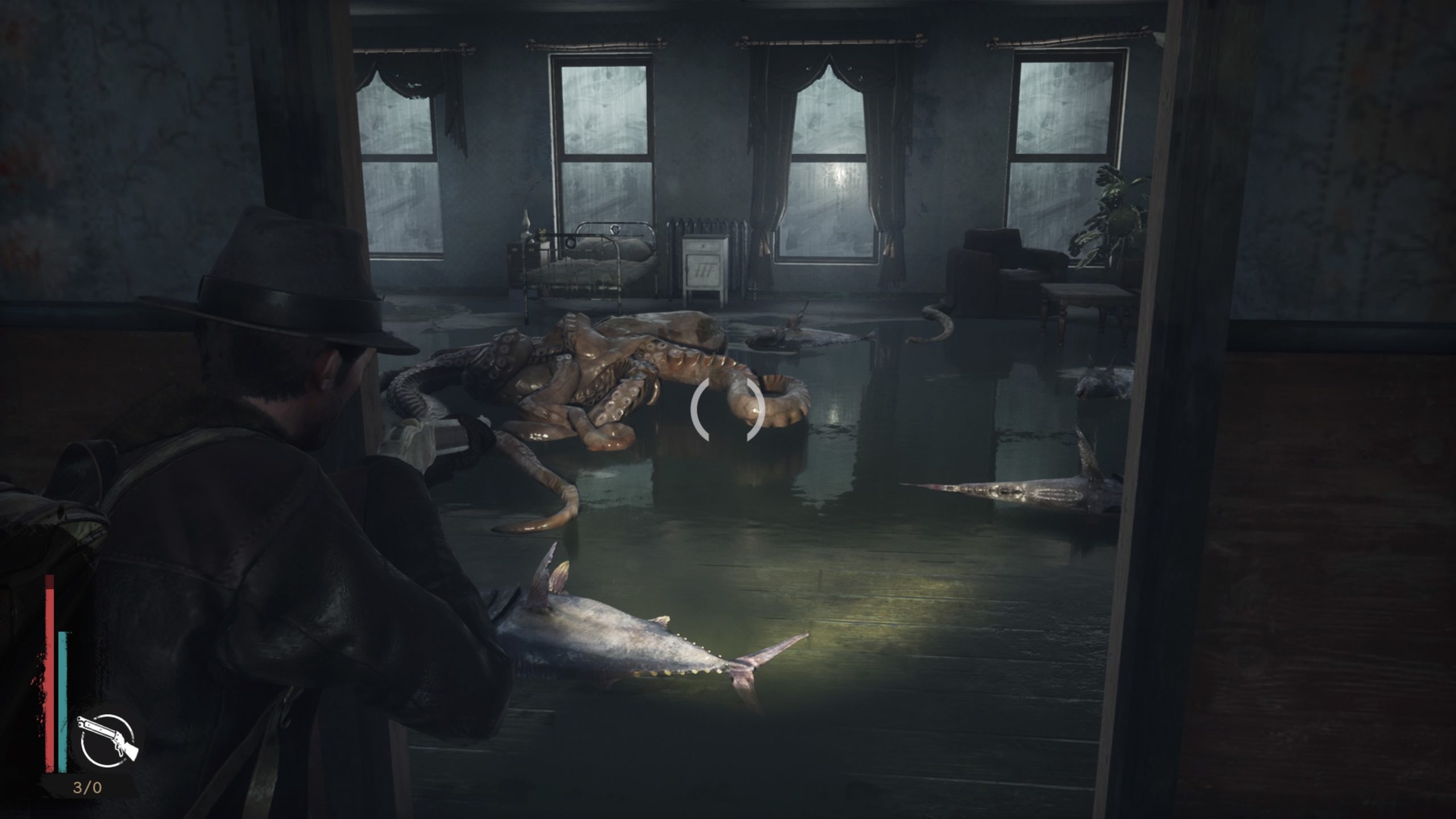Viewport: 1456px width, 819px height.
Task: Select the equipped shotgun weapon icon
Action: pos(107,739)
